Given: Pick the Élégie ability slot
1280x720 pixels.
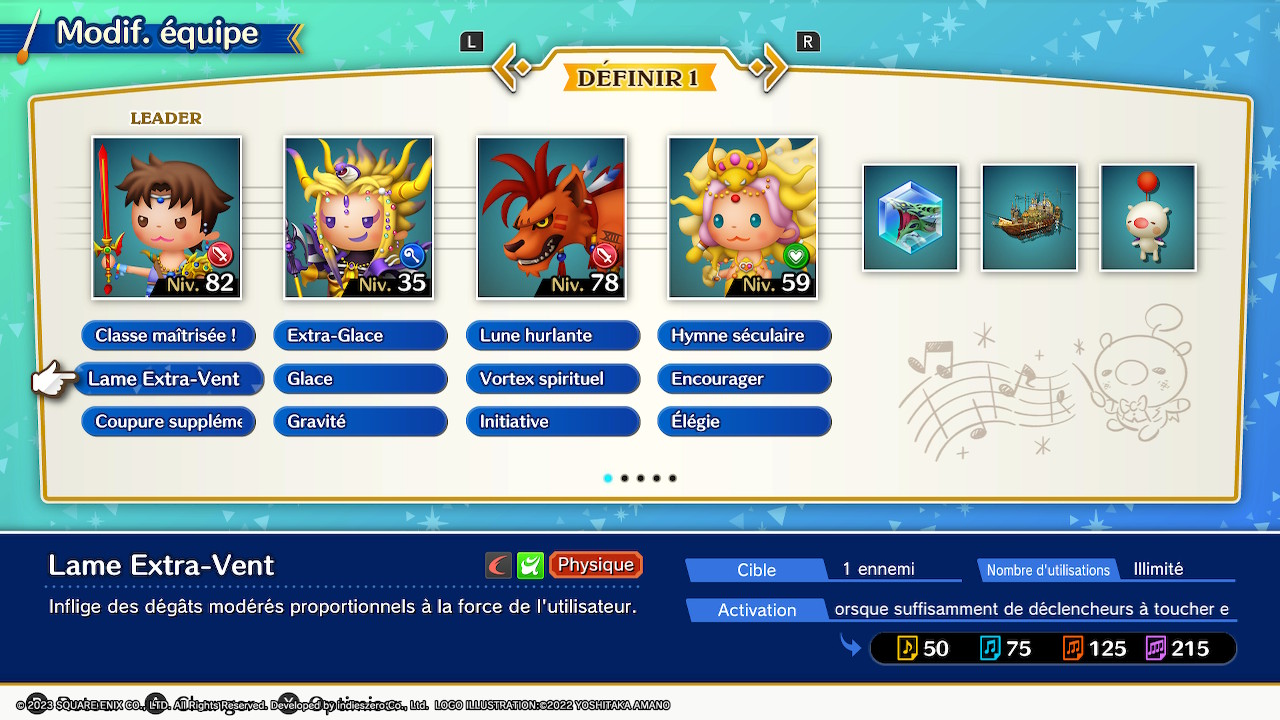Looking at the screenshot, I should 744,422.
